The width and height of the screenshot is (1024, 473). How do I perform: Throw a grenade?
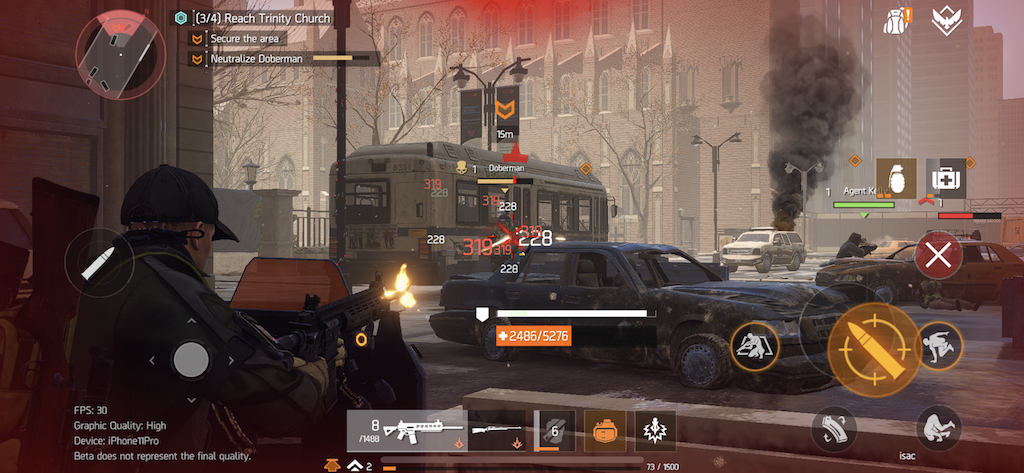coord(896,179)
